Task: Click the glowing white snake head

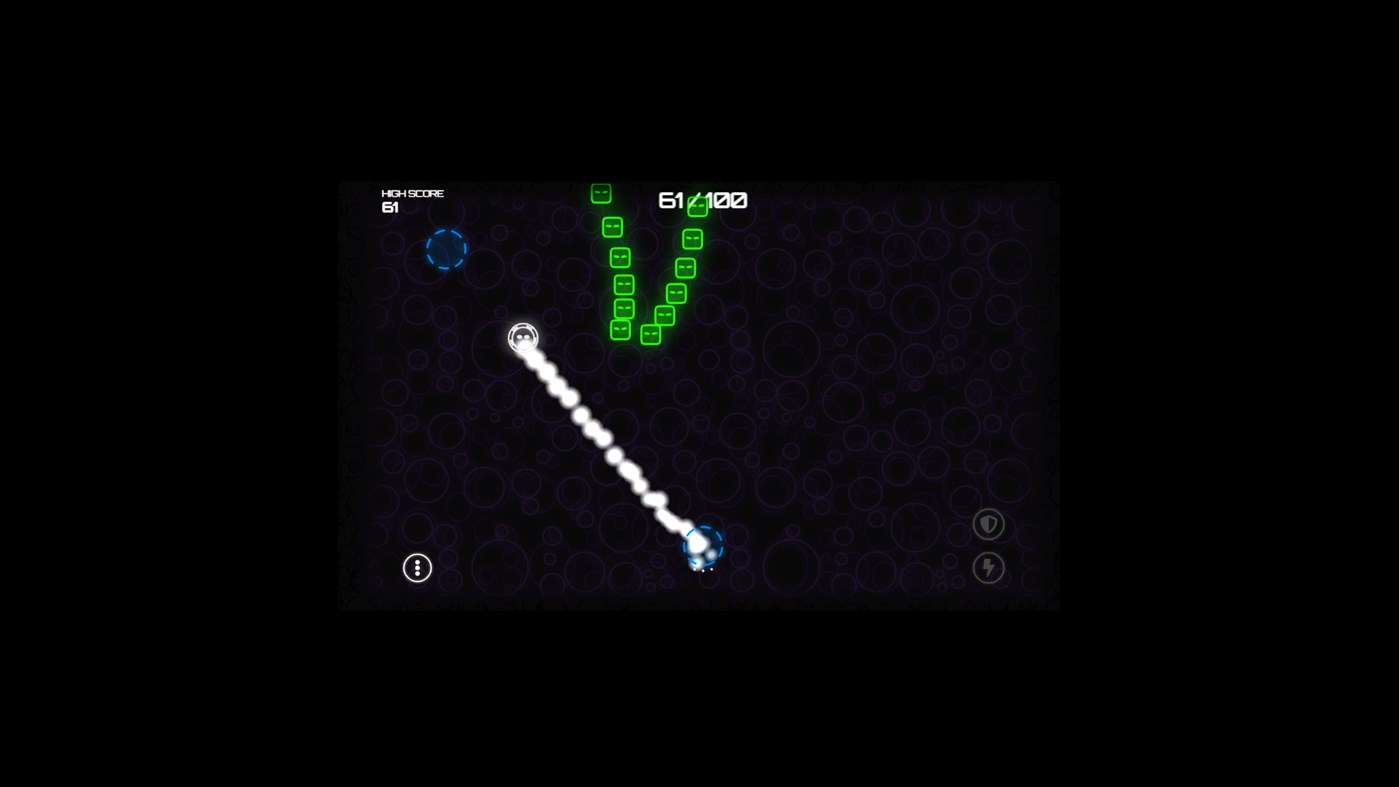Action: (522, 338)
